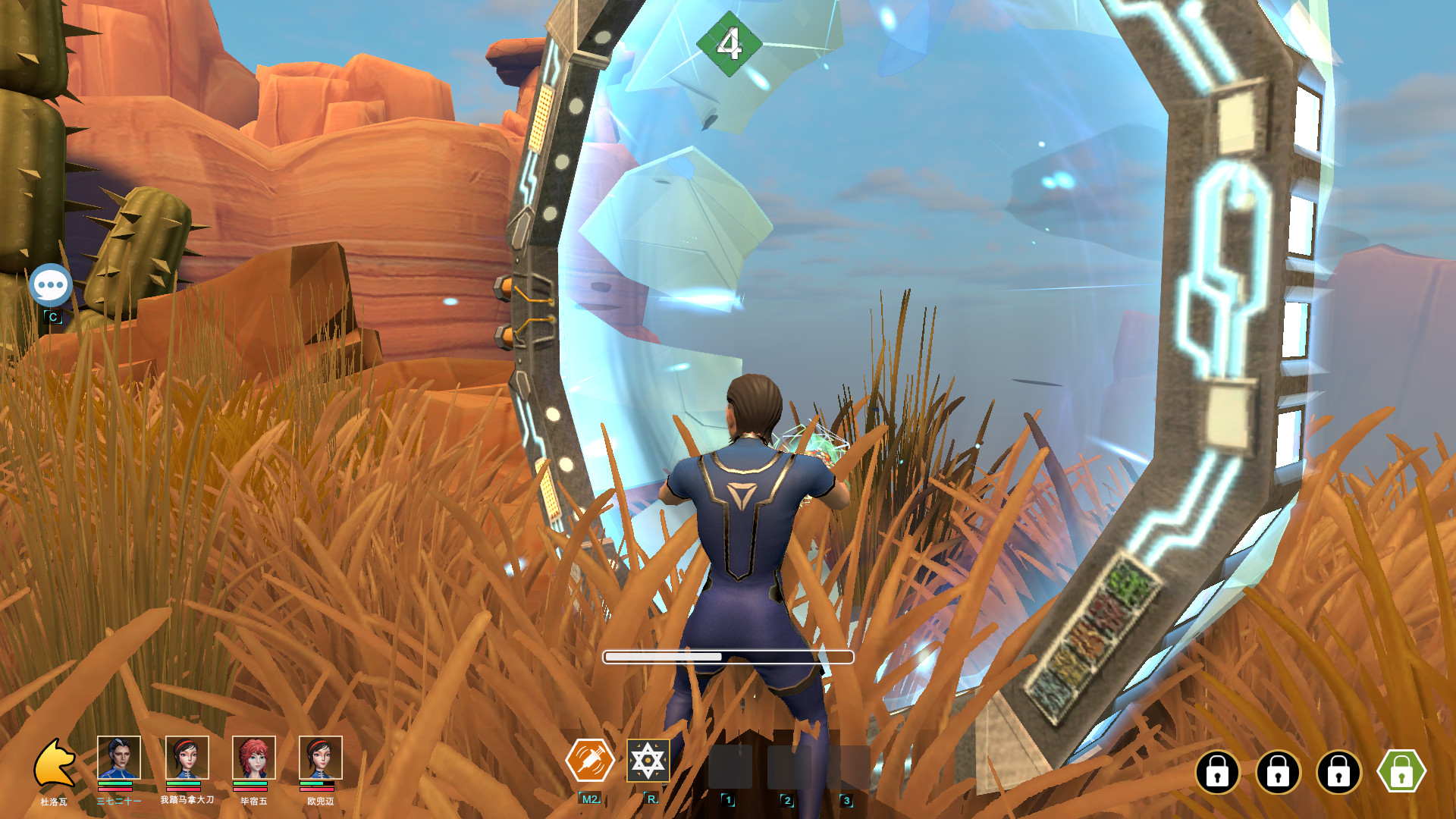1456x819 pixels.
Task: Activate the orange syringe ability
Action: [x=590, y=761]
